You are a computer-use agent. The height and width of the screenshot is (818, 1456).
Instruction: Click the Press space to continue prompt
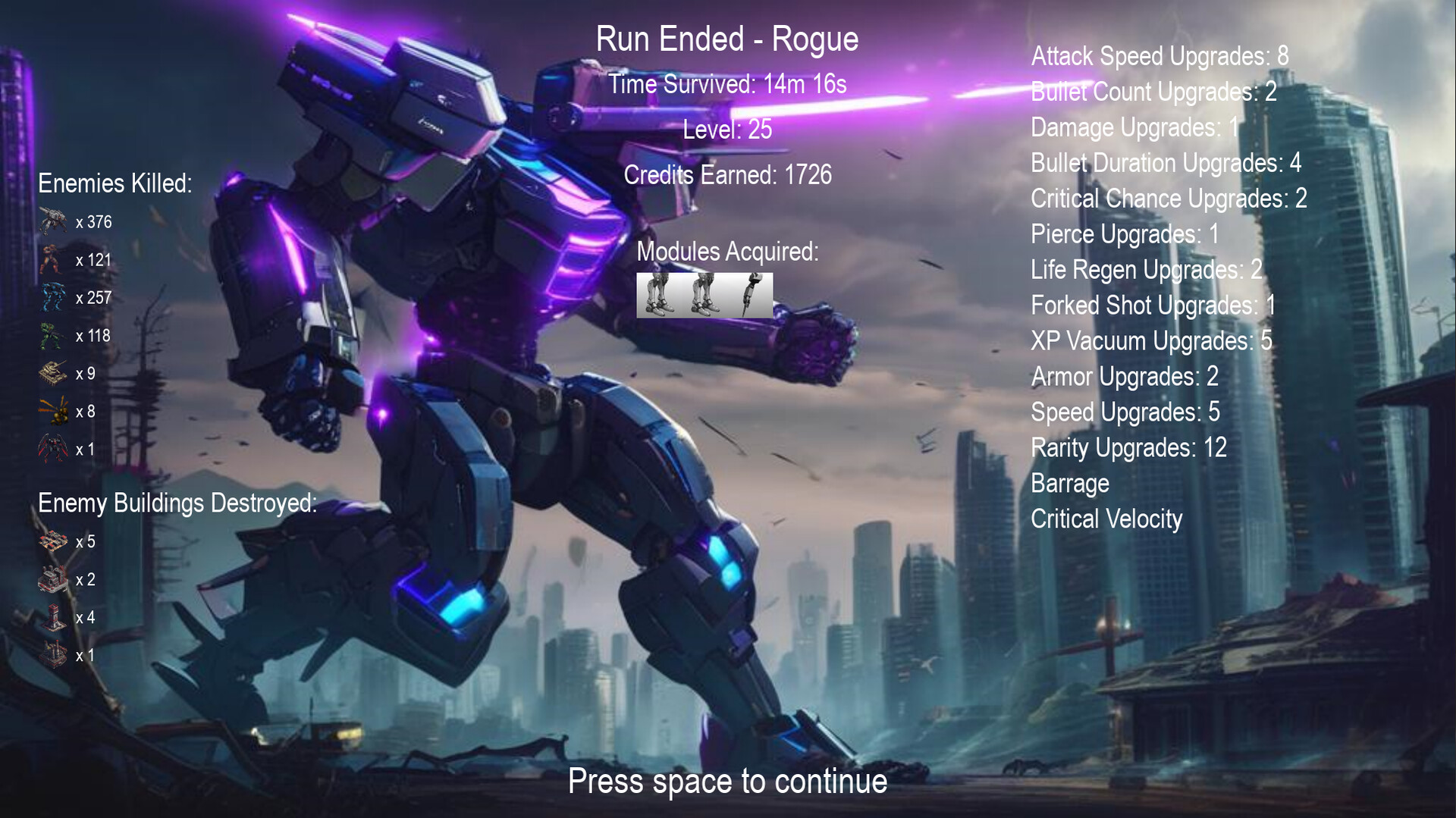pyautogui.click(x=728, y=782)
